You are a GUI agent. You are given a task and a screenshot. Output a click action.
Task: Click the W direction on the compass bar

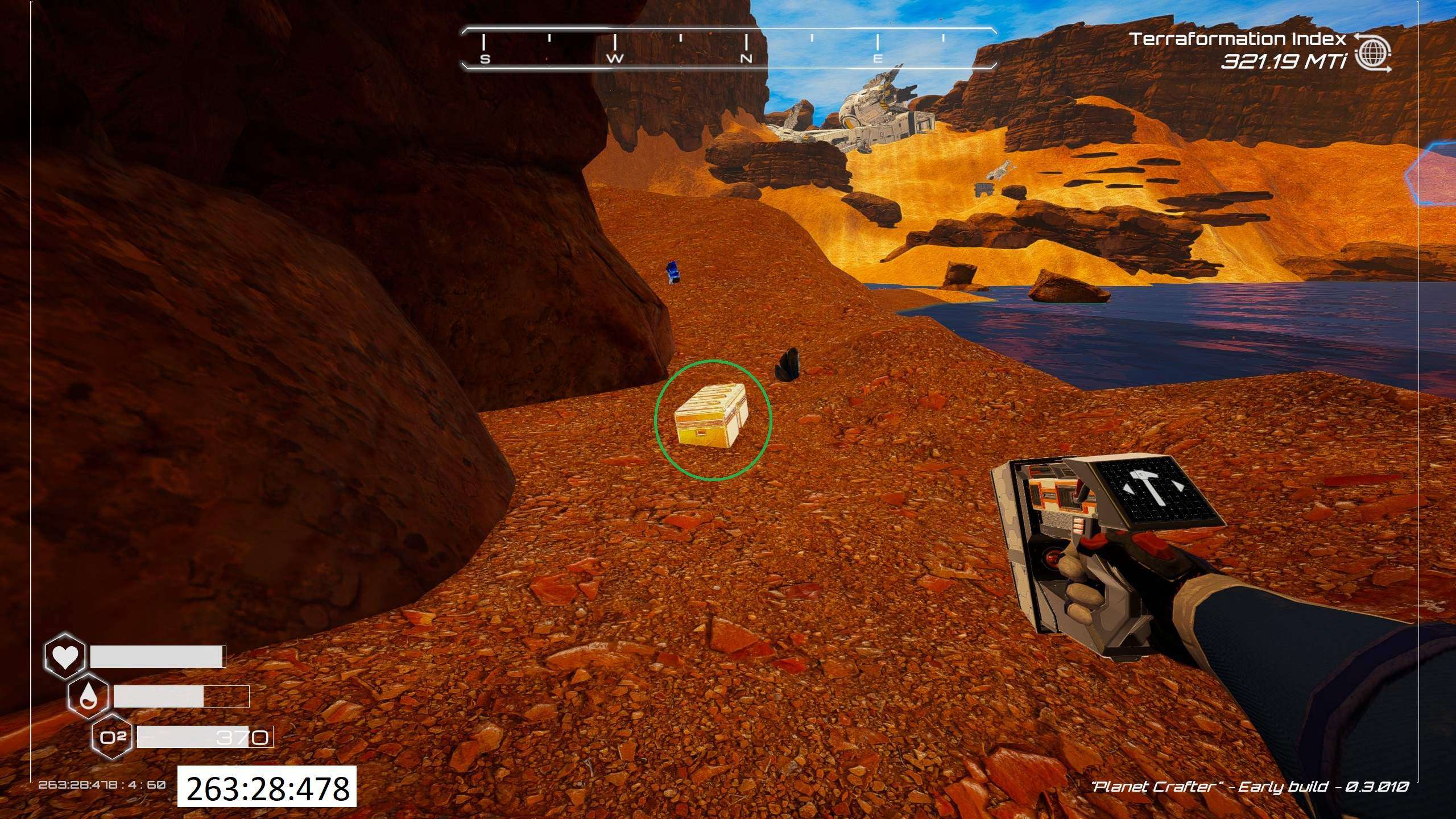click(x=616, y=59)
